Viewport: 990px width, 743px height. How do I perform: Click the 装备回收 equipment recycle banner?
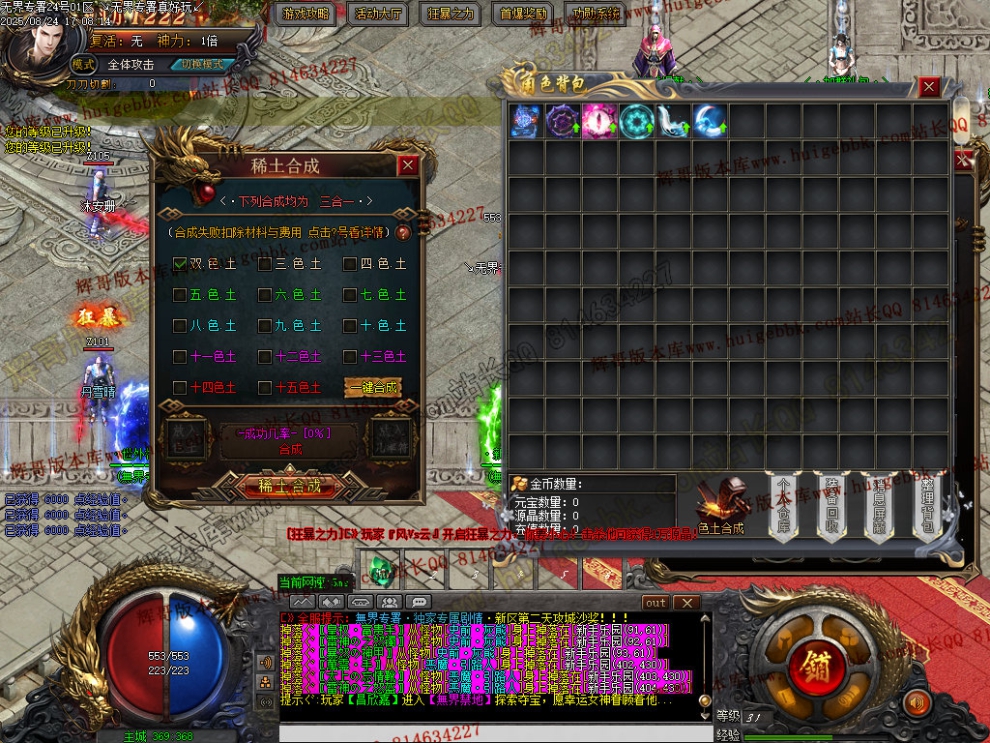pos(831,505)
